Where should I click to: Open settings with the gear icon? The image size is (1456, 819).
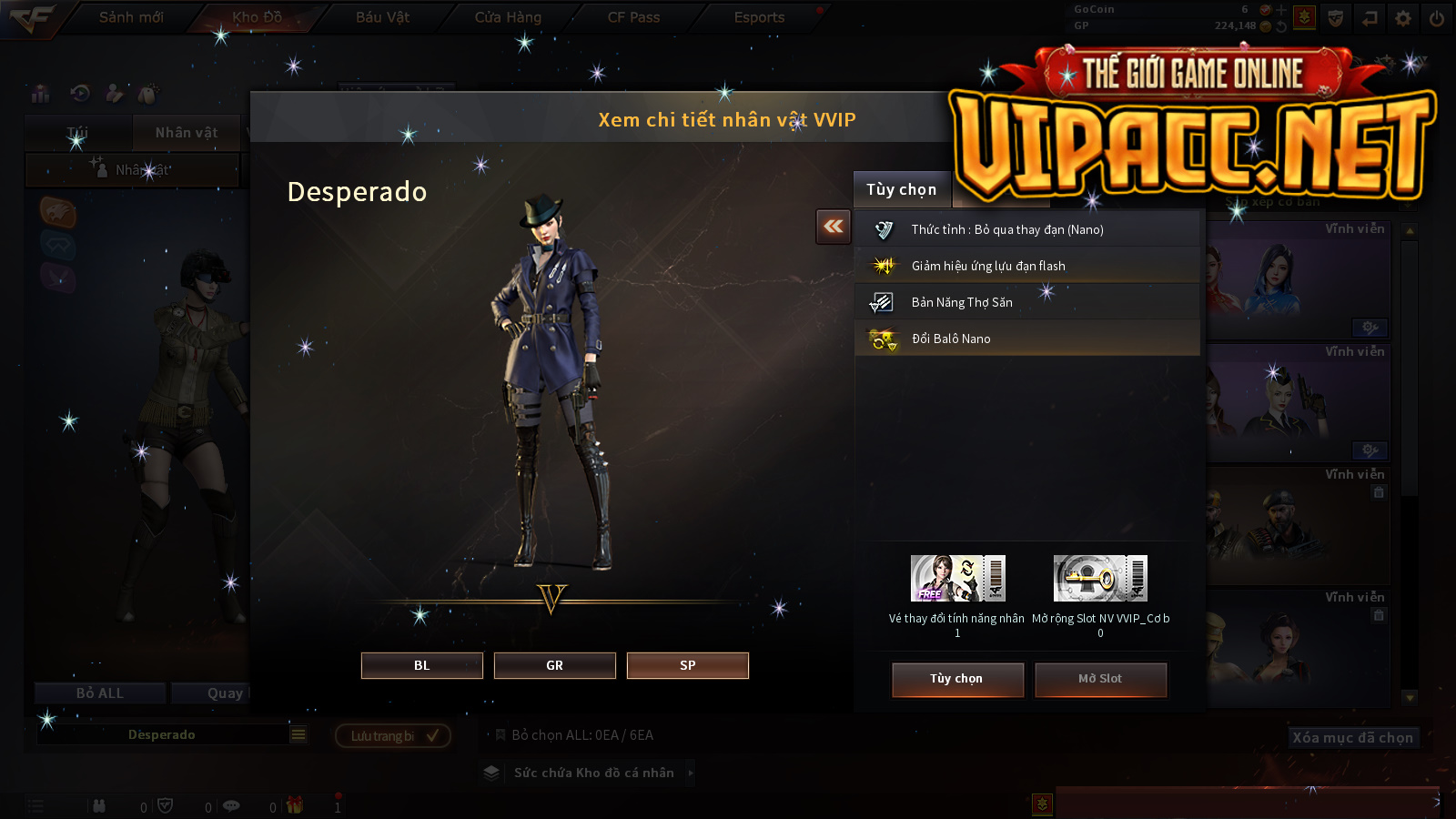click(1403, 18)
